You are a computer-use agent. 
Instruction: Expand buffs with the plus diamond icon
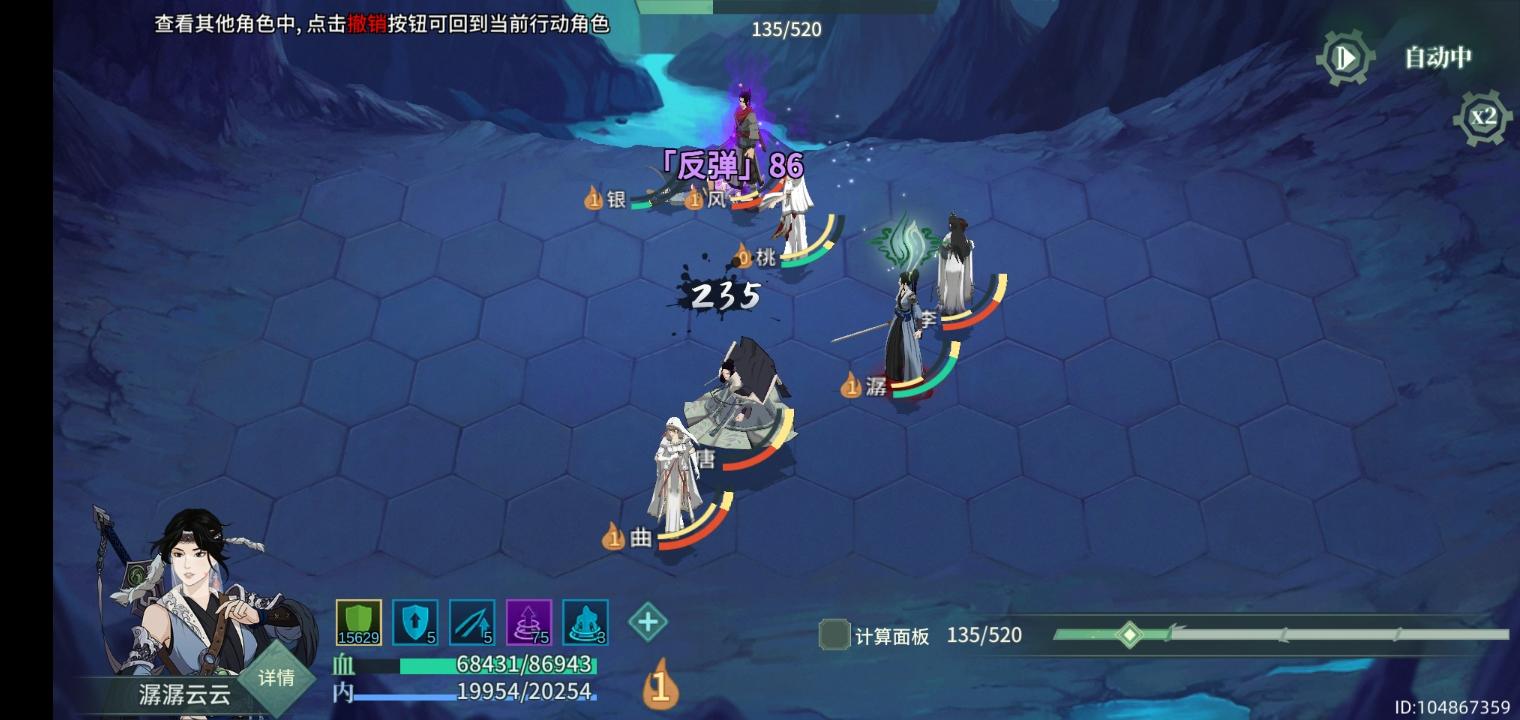click(648, 621)
